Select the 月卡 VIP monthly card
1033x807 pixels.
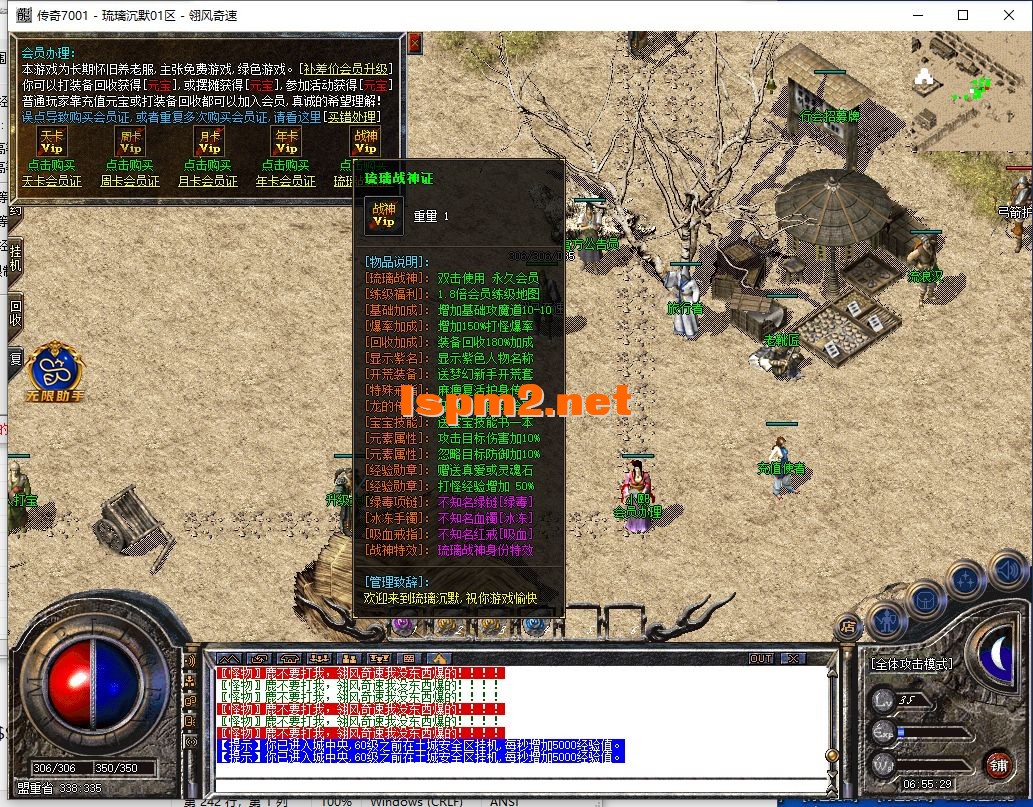tap(209, 141)
